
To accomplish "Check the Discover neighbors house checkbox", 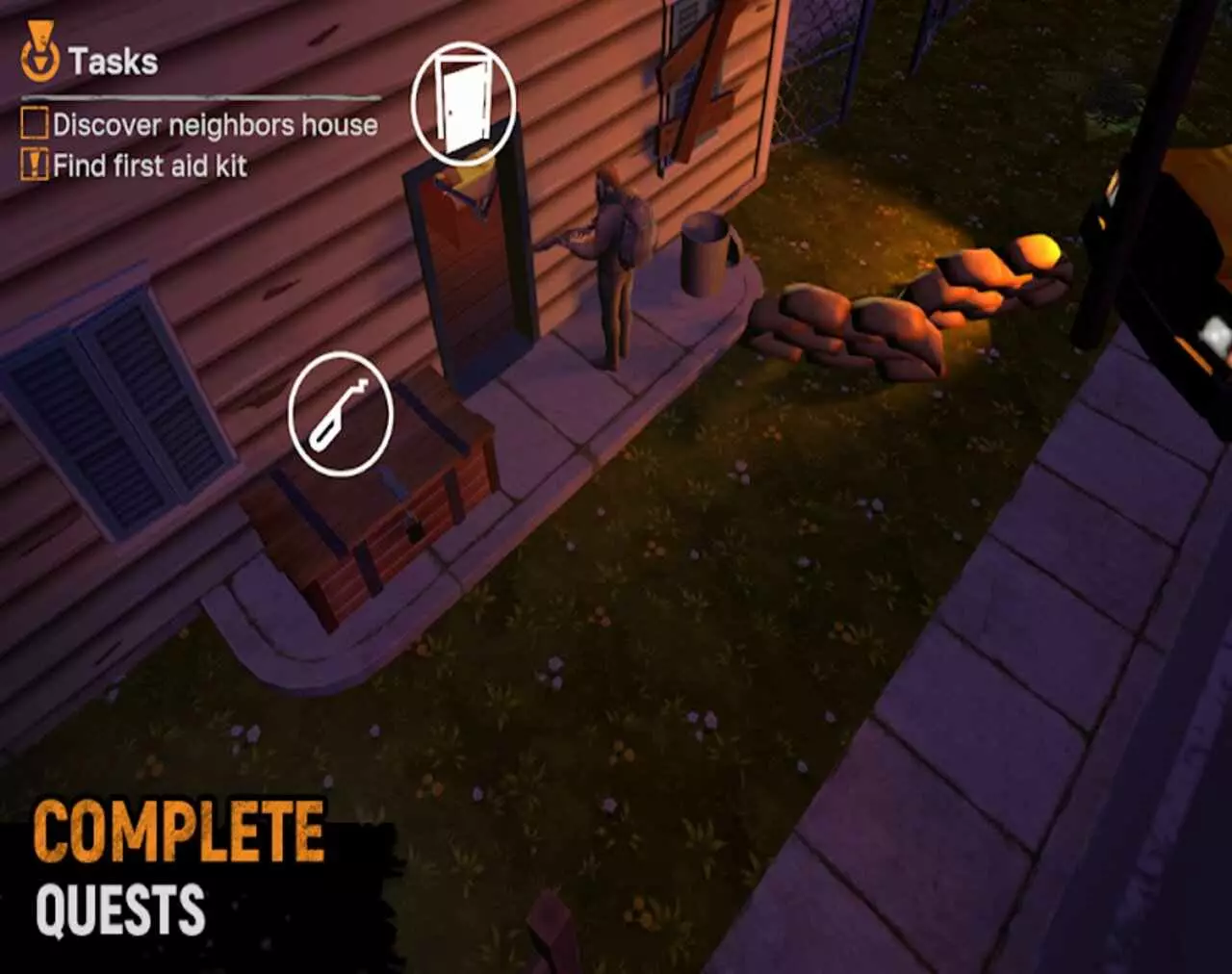I will coord(32,123).
